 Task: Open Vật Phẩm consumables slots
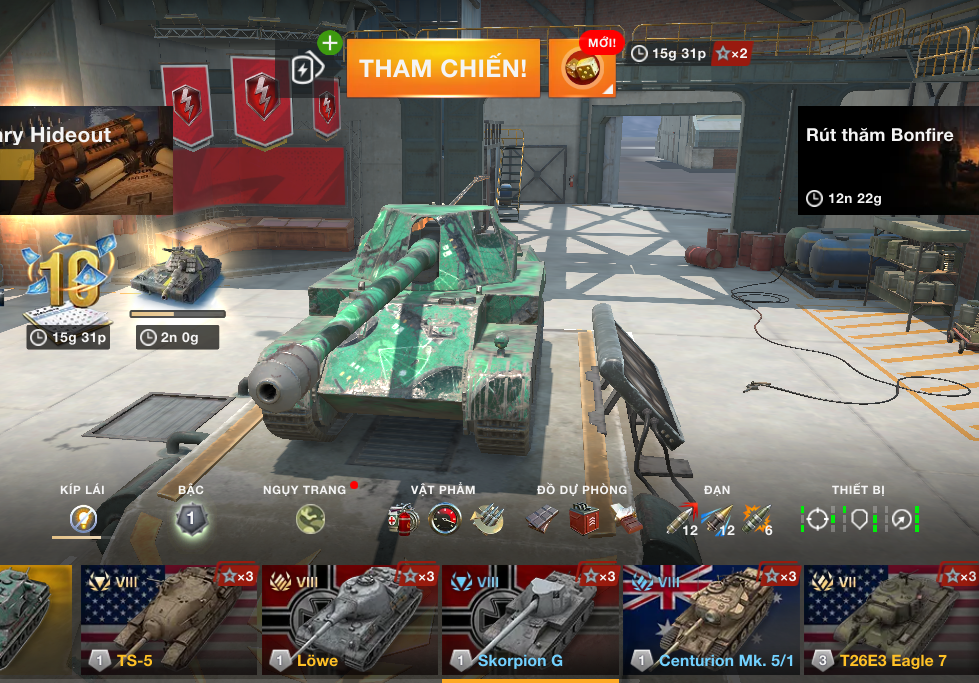pyautogui.click(x=444, y=518)
